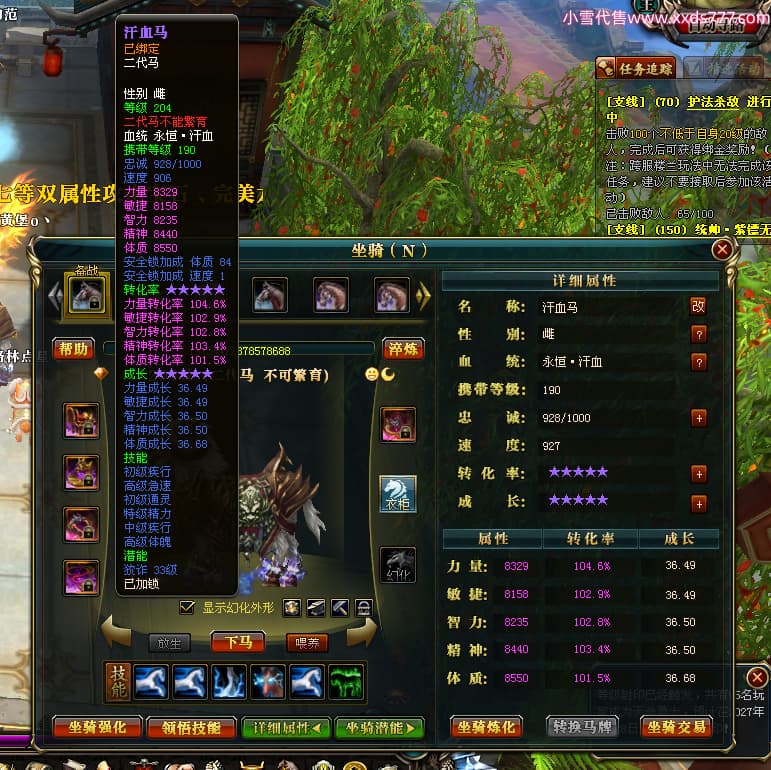Open the 淬炼 tempering button
The height and width of the screenshot is (770, 771).
coord(402,349)
